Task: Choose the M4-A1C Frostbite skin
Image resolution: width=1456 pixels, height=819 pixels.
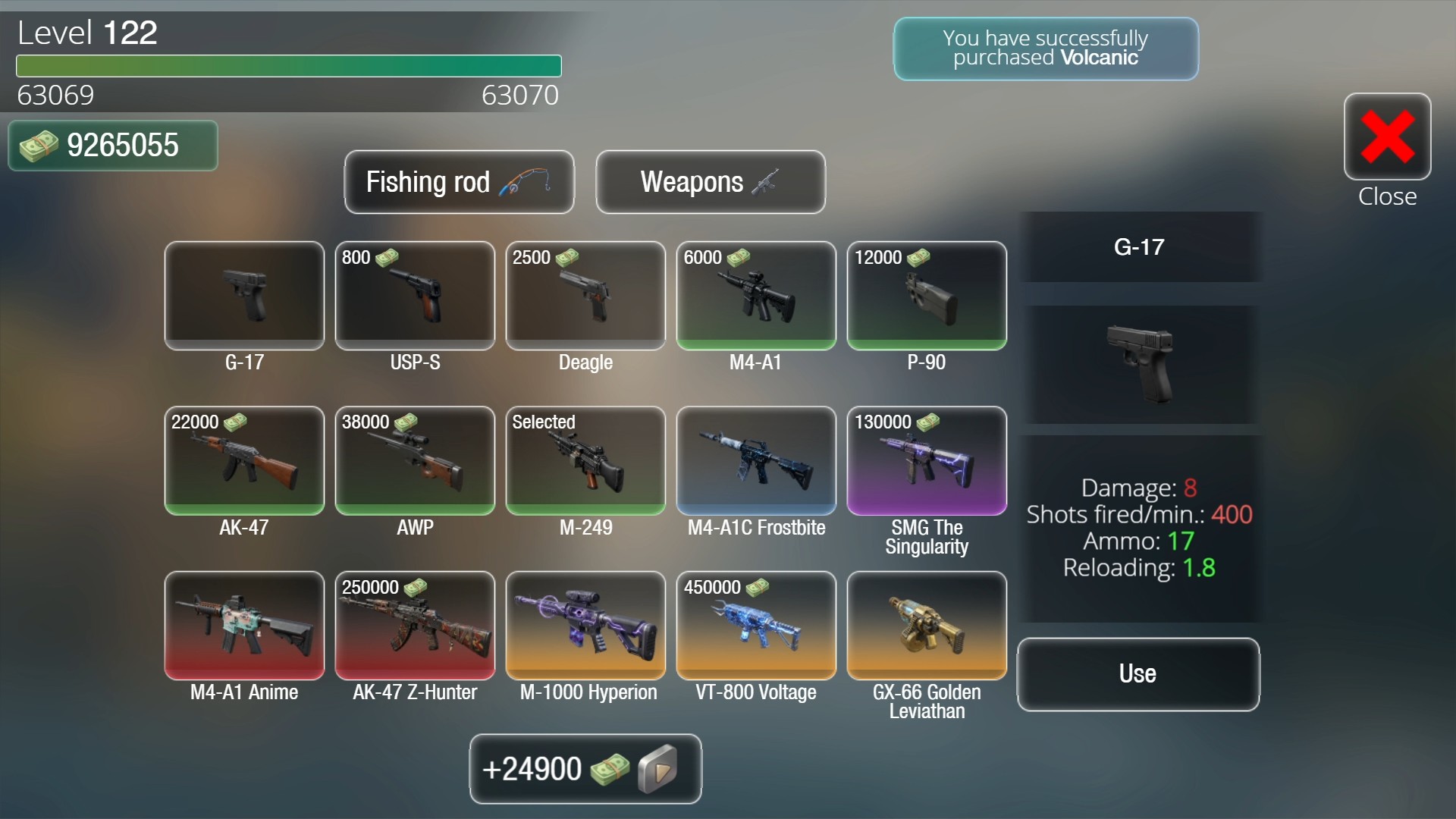Action: [755, 461]
